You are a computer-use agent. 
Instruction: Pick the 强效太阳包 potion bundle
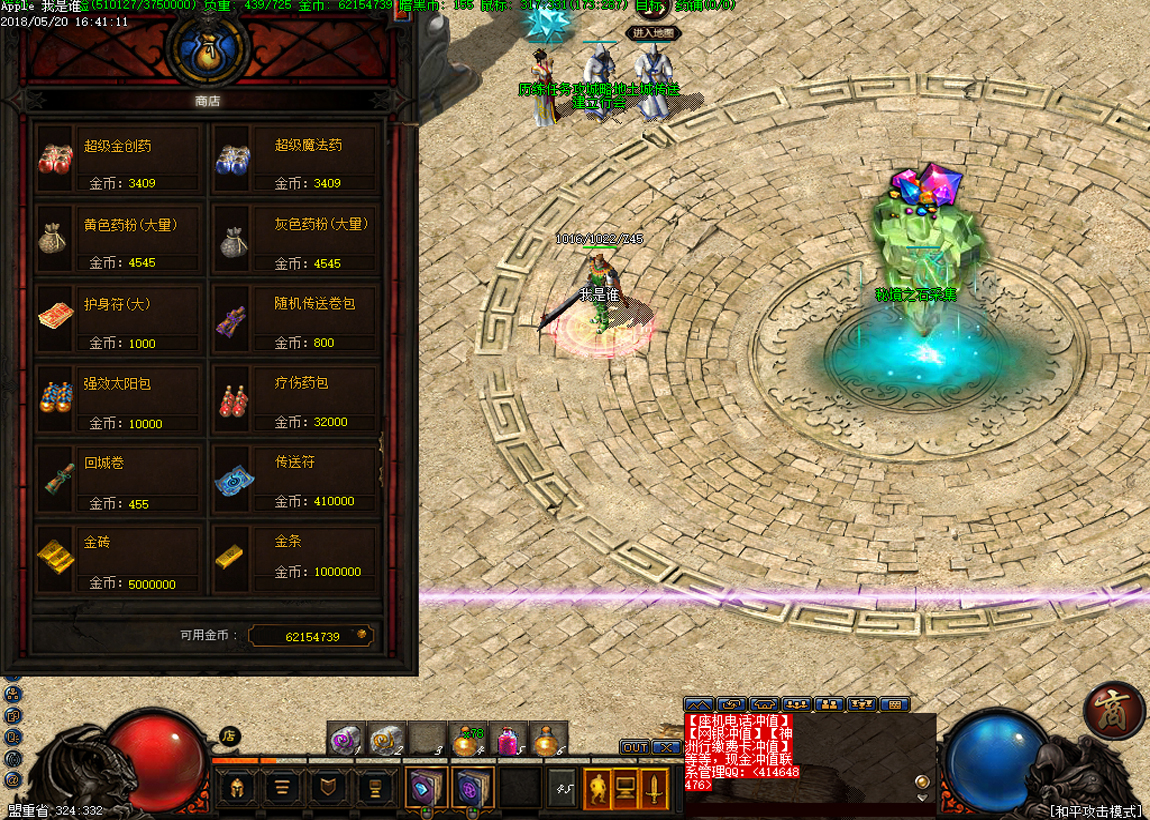[x=120, y=400]
